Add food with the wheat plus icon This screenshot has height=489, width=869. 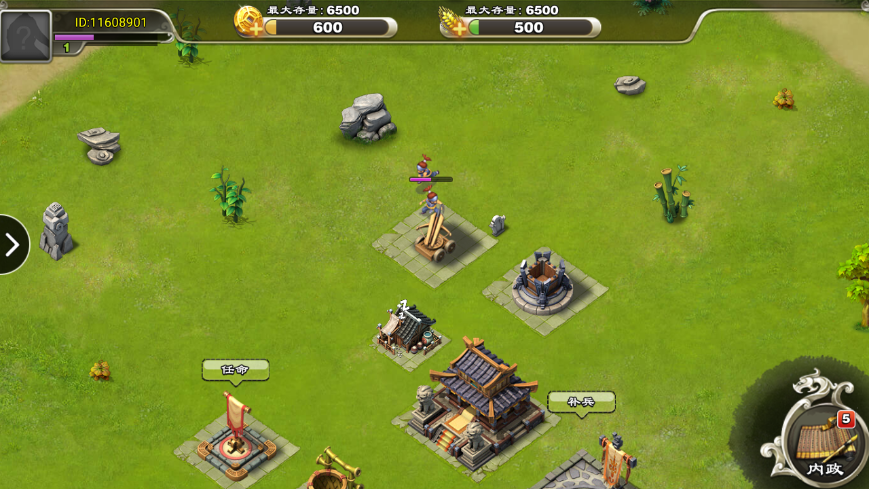coord(454,21)
